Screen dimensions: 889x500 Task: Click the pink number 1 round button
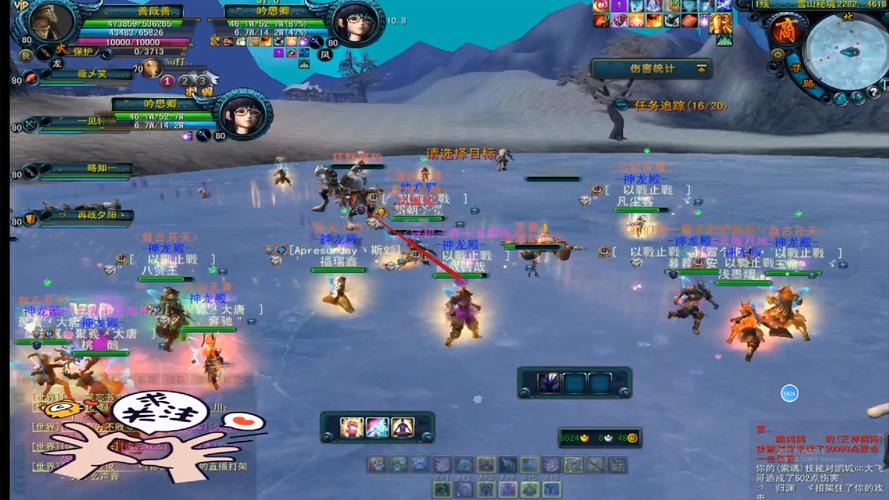pyautogui.click(x=167, y=80)
